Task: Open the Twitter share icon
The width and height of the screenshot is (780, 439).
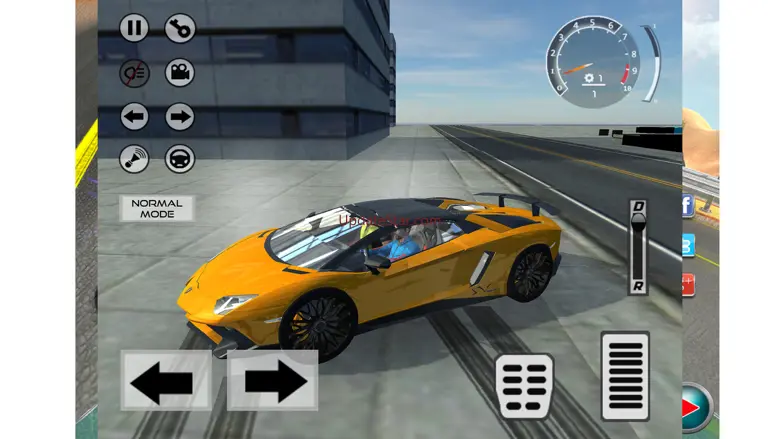Action: pyautogui.click(x=687, y=245)
